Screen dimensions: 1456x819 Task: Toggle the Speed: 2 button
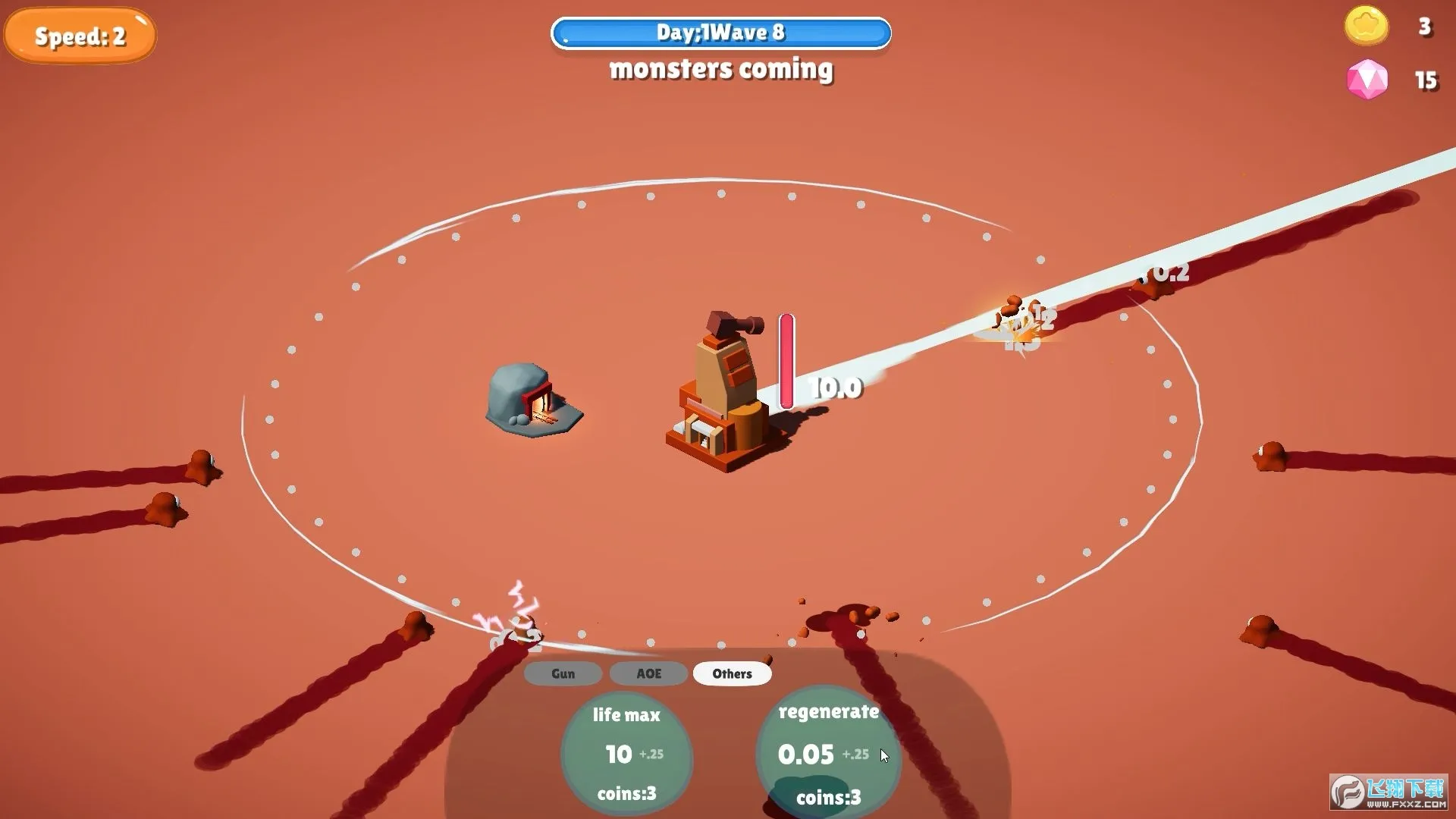tap(80, 36)
